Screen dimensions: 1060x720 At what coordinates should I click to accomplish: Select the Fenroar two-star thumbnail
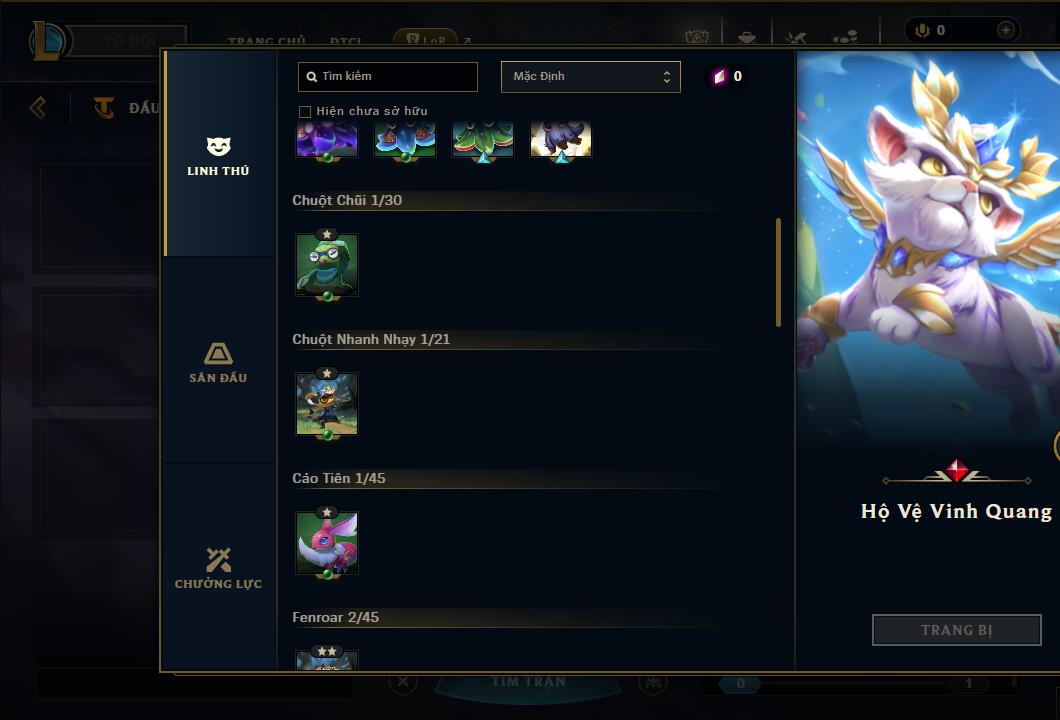pyautogui.click(x=327, y=660)
